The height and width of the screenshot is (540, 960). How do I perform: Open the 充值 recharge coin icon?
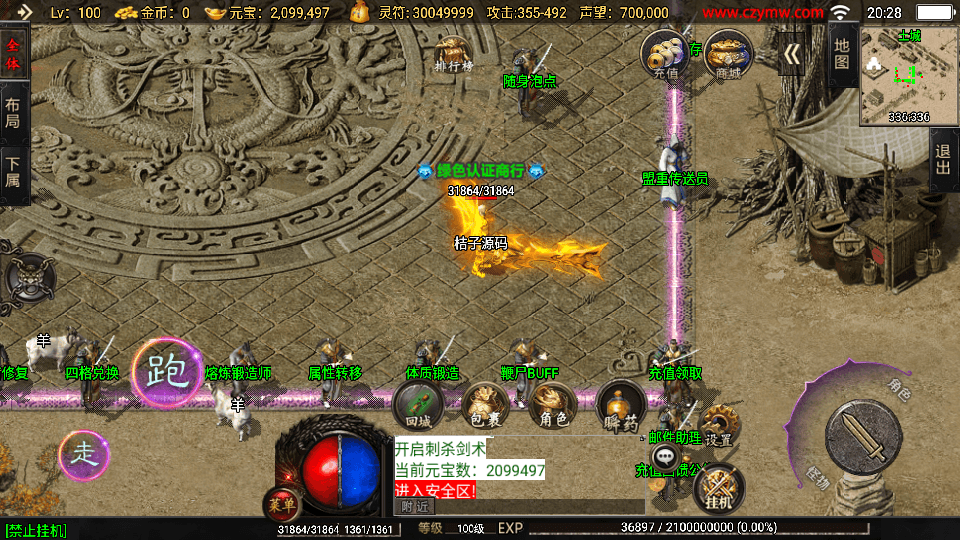665,53
